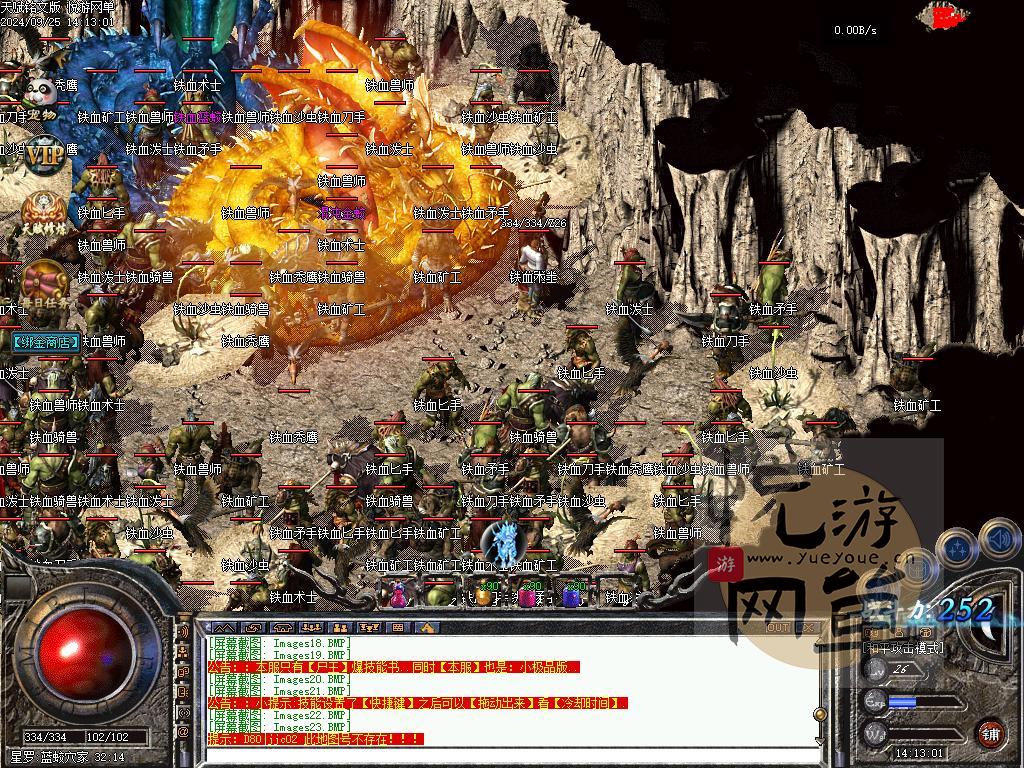Click the round blue four-dot button
The image size is (1024, 768).
959,548
